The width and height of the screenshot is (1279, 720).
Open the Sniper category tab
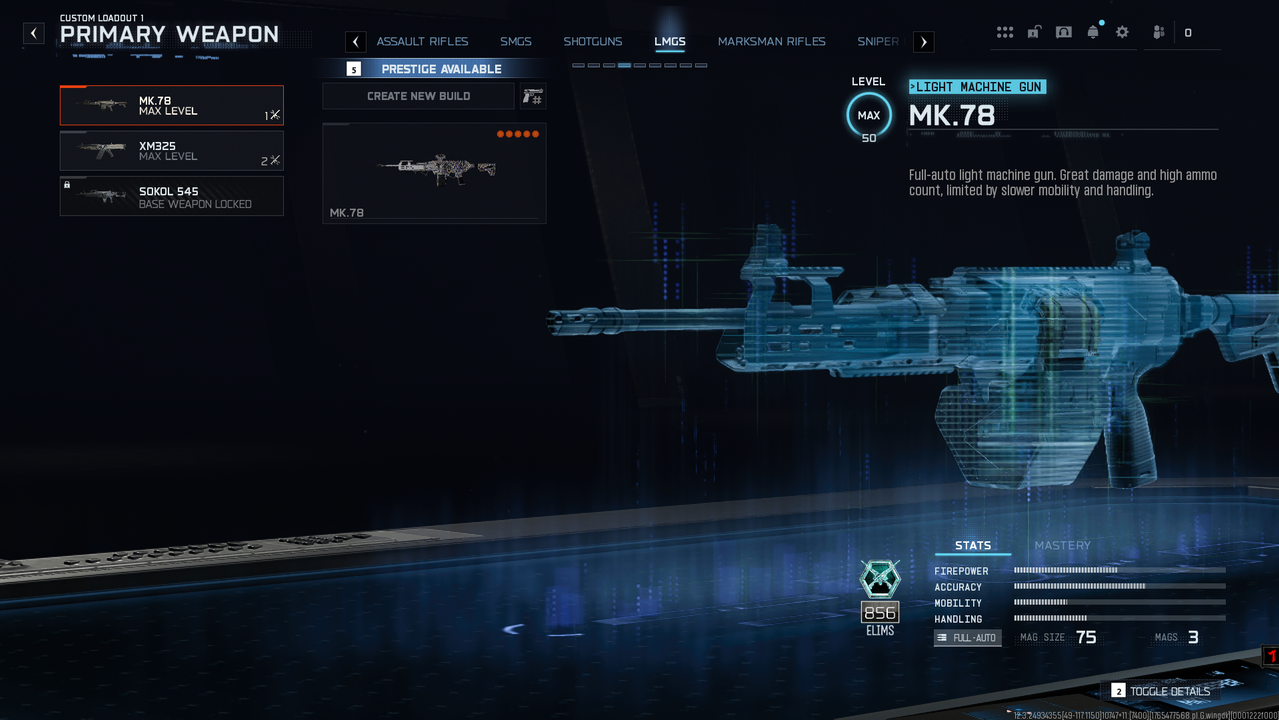coord(877,42)
